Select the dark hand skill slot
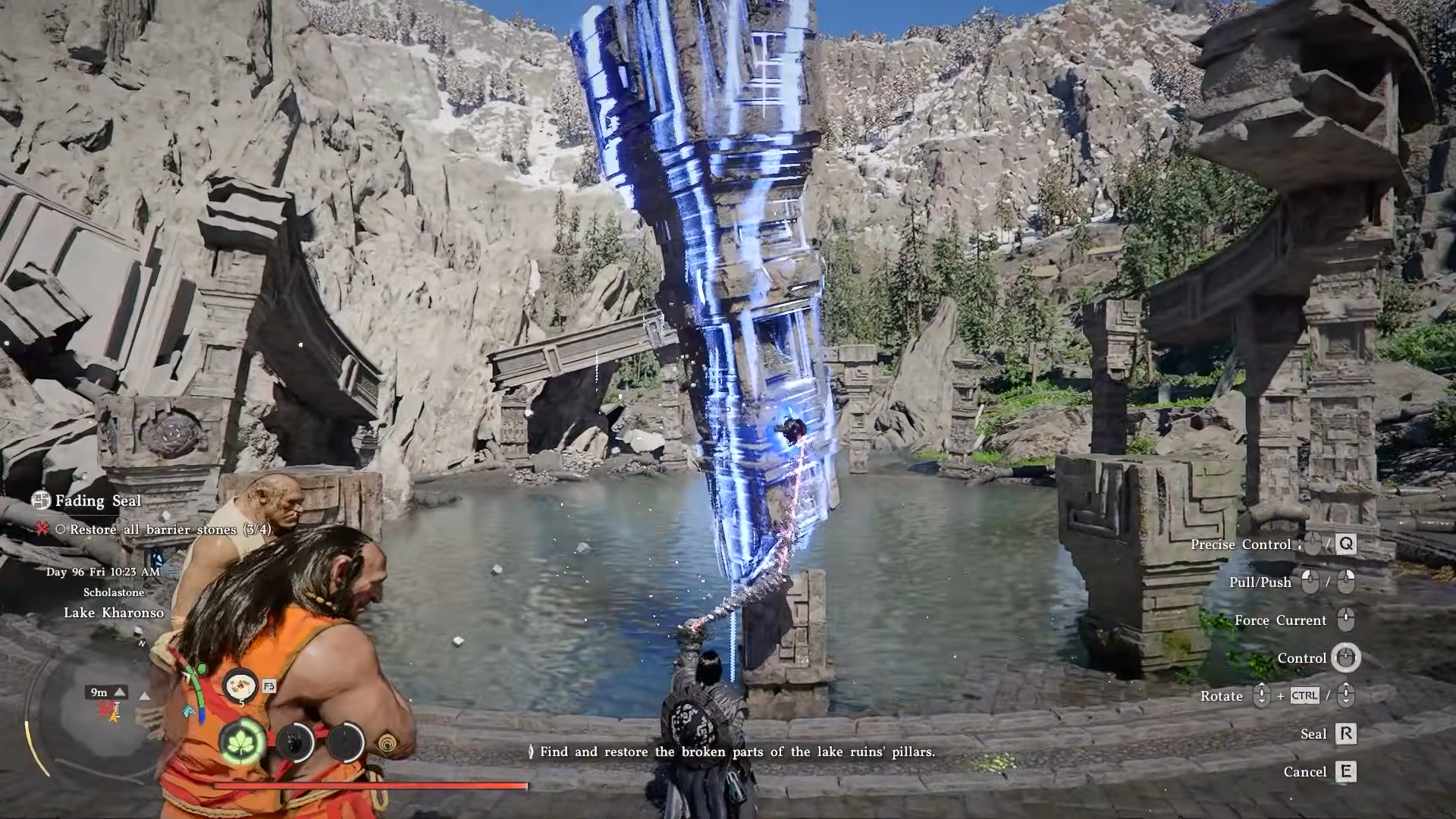This screenshot has width=1456, height=819. [295, 742]
